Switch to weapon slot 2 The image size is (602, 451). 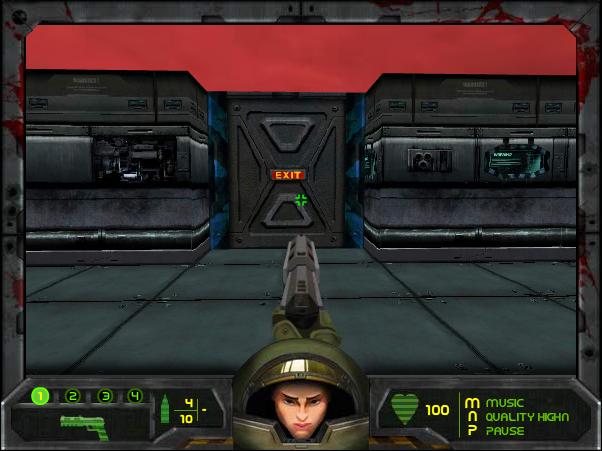(x=72, y=396)
